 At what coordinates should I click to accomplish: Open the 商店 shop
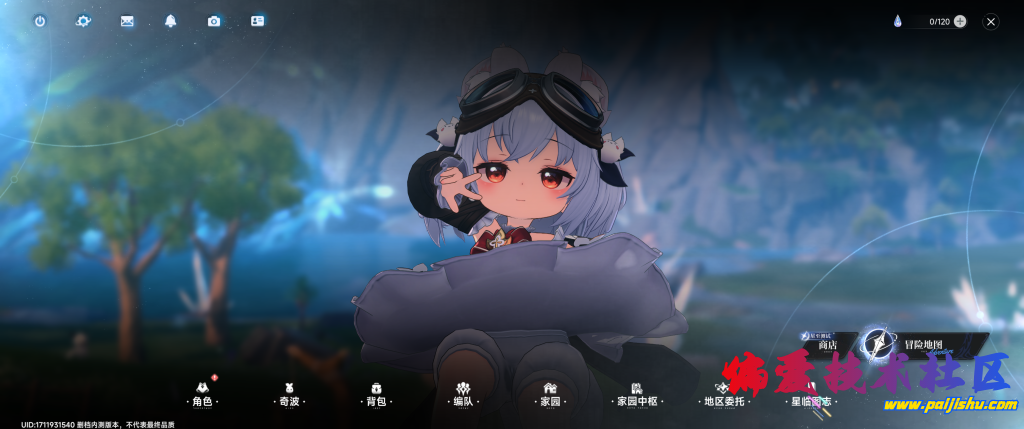tap(827, 344)
